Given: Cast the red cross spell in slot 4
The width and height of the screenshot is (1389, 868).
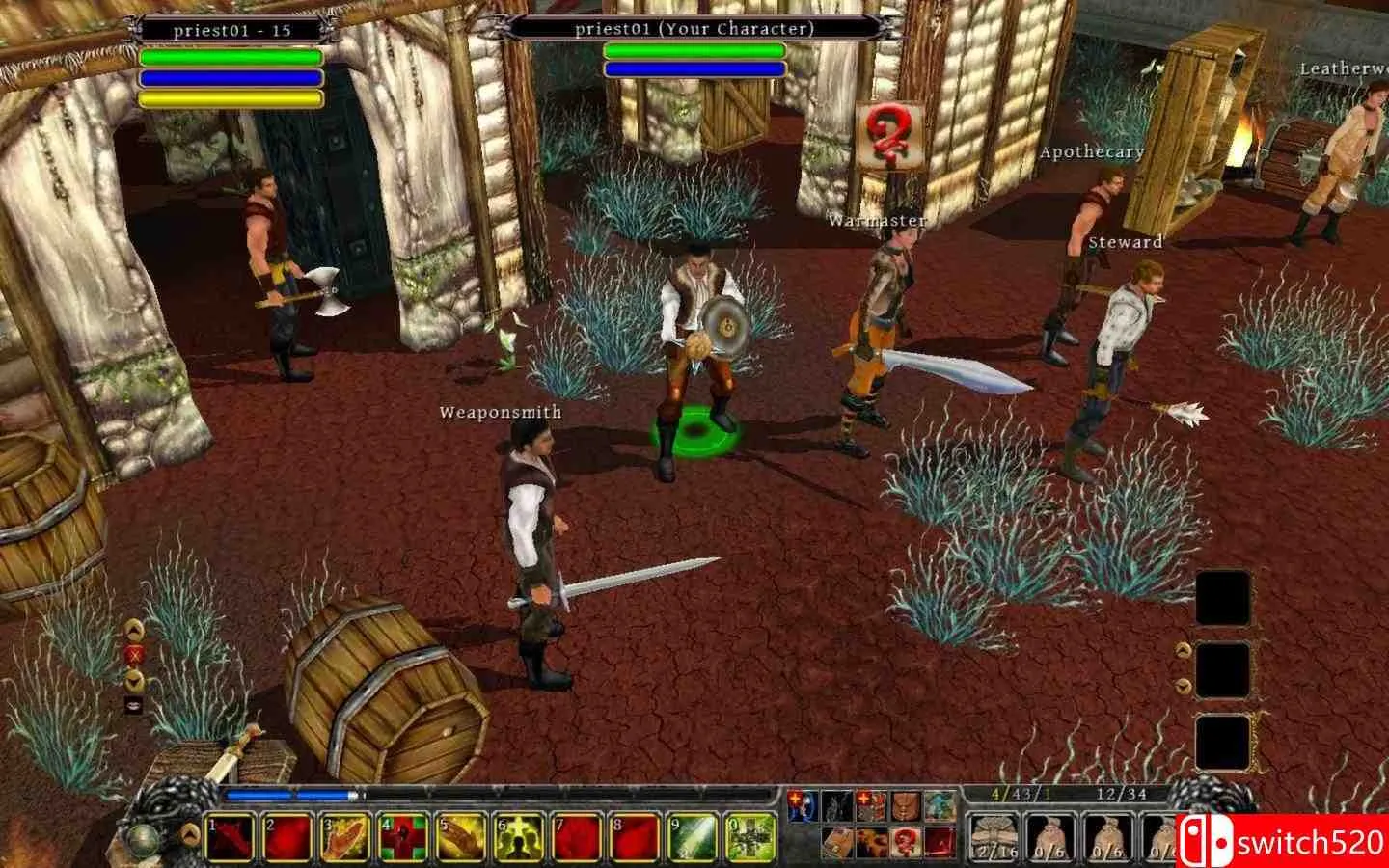Looking at the screenshot, I should pos(405,837).
